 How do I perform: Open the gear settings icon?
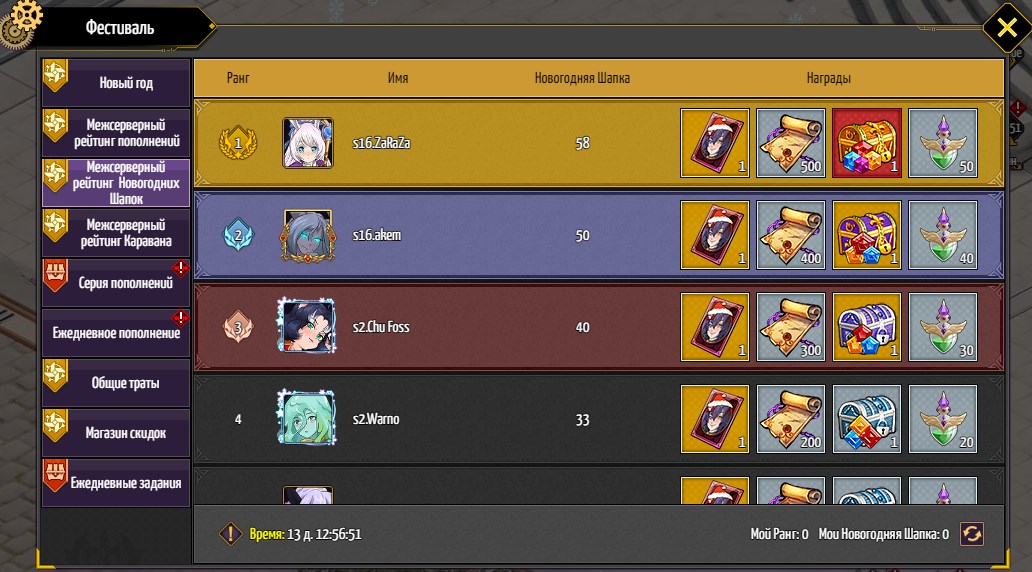(x=18, y=22)
